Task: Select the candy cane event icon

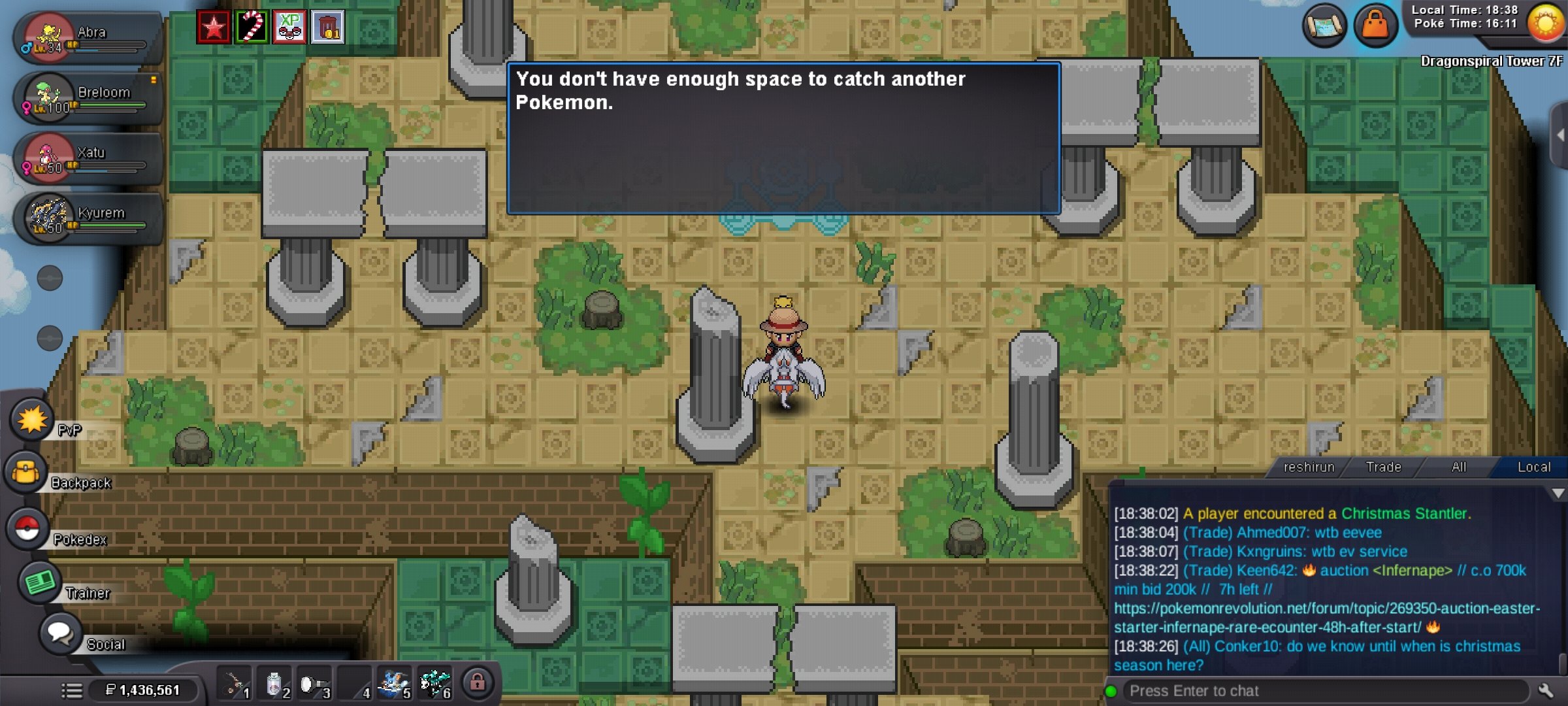Action: (x=251, y=26)
